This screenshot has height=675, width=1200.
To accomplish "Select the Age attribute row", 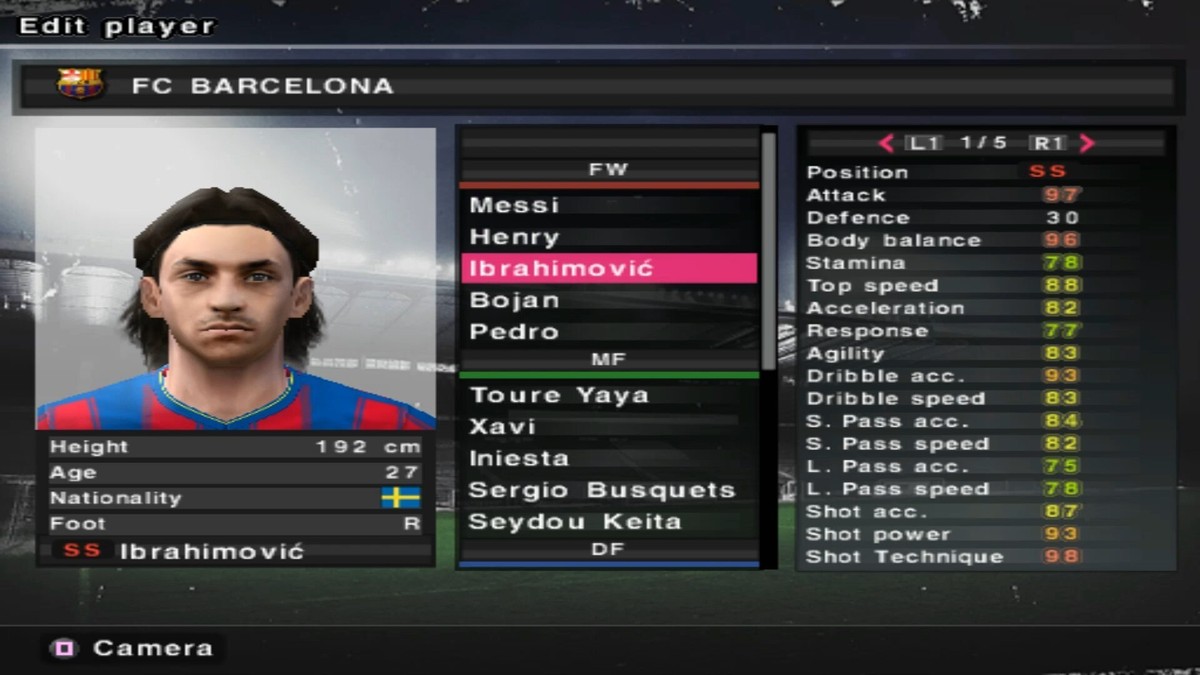I will tap(236, 472).
